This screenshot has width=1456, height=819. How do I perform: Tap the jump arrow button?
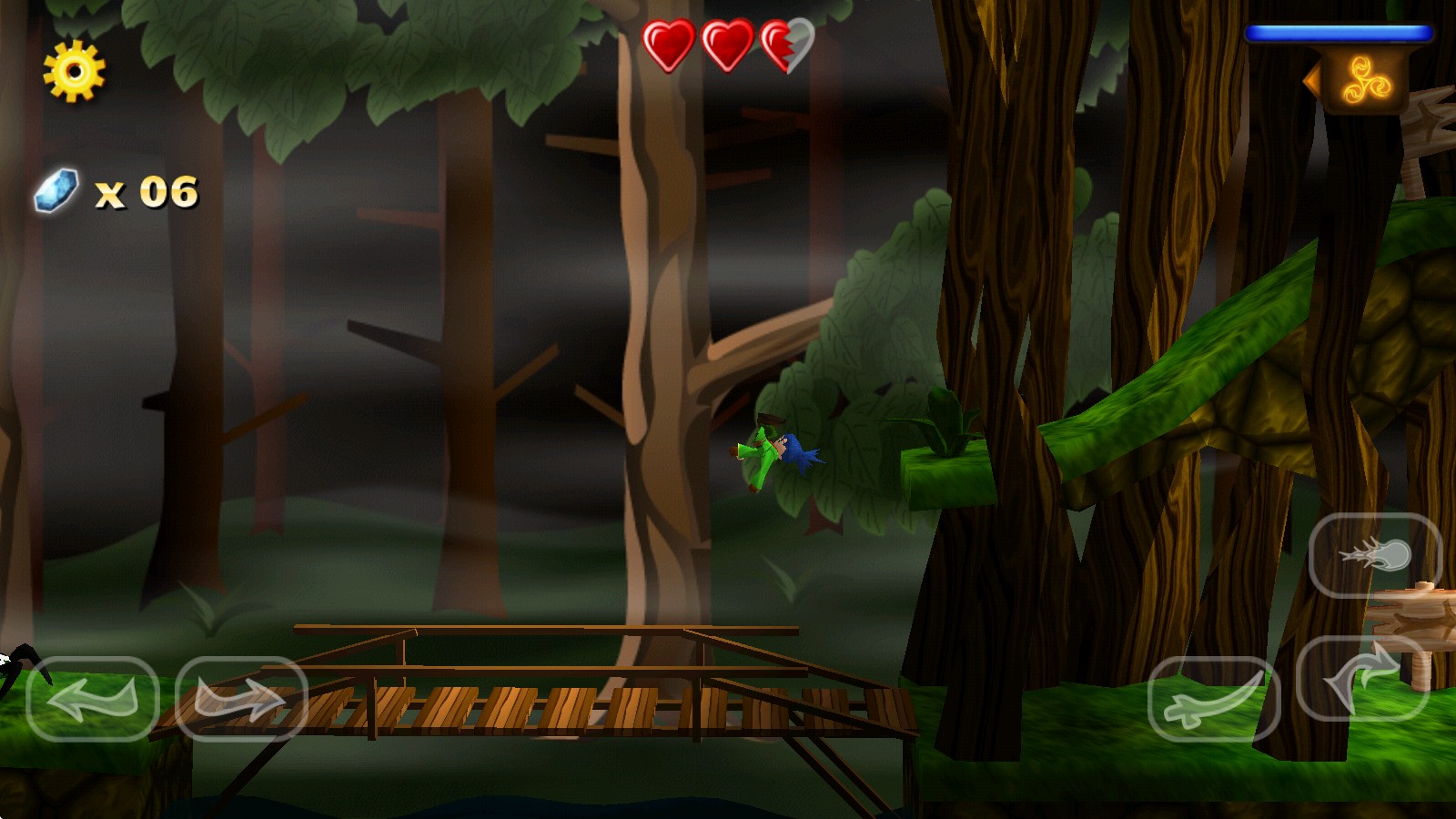[1362, 679]
